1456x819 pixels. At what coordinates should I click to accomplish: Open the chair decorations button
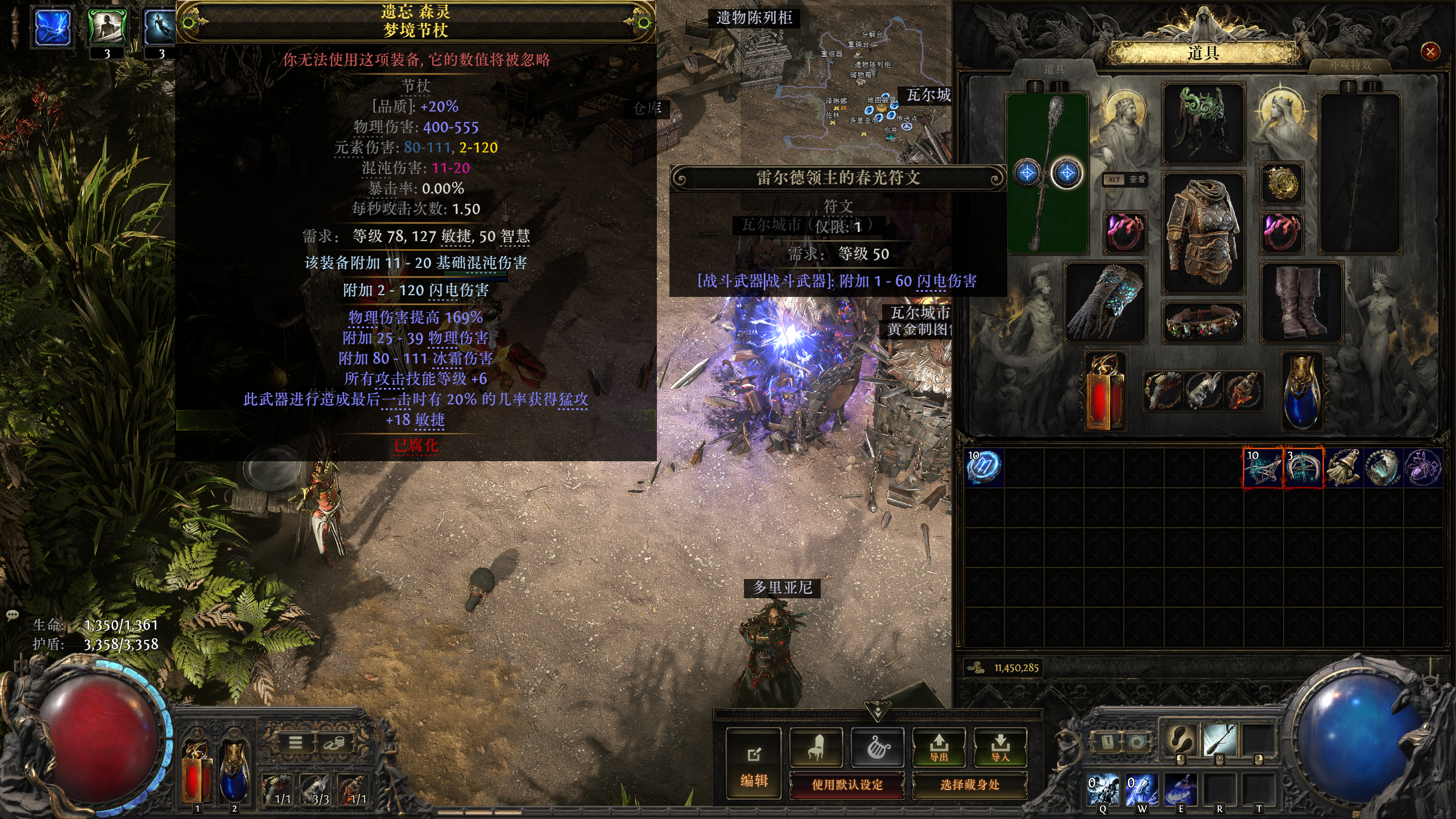[816, 747]
